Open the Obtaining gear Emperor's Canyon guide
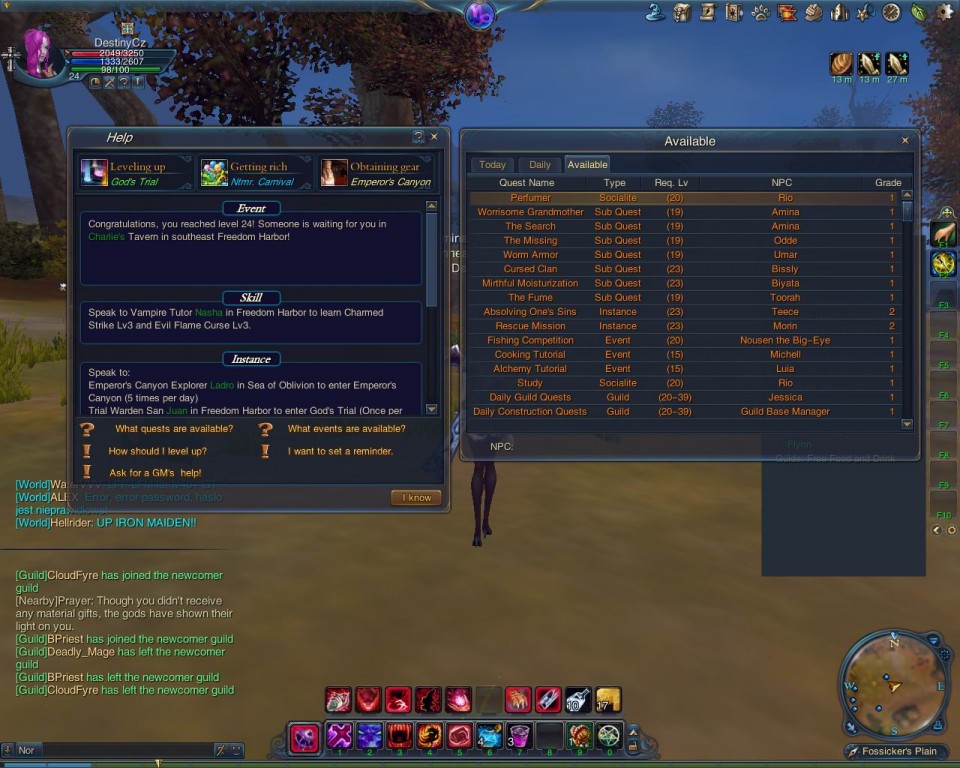Image resolution: width=960 pixels, height=768 pixels. click(376, 173)
